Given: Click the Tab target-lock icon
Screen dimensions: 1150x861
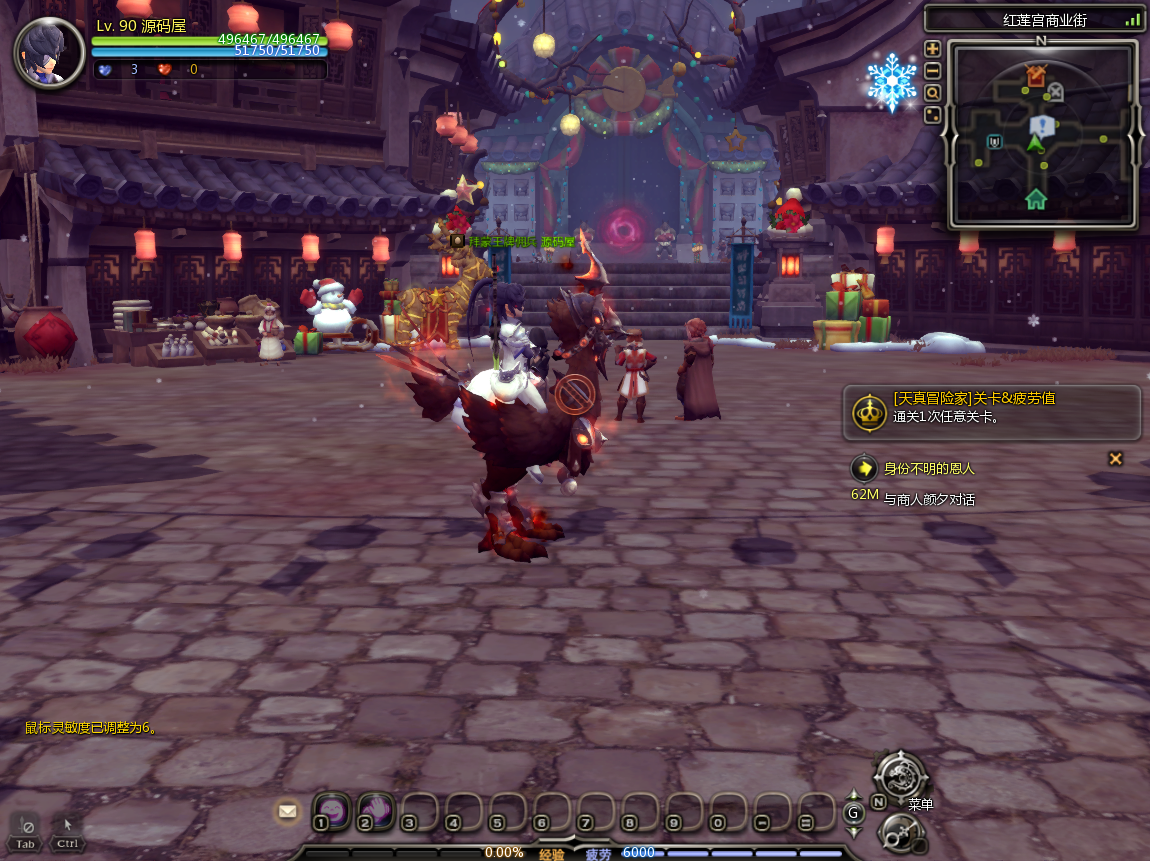Looking at the screenshot, I should (26, 830).
